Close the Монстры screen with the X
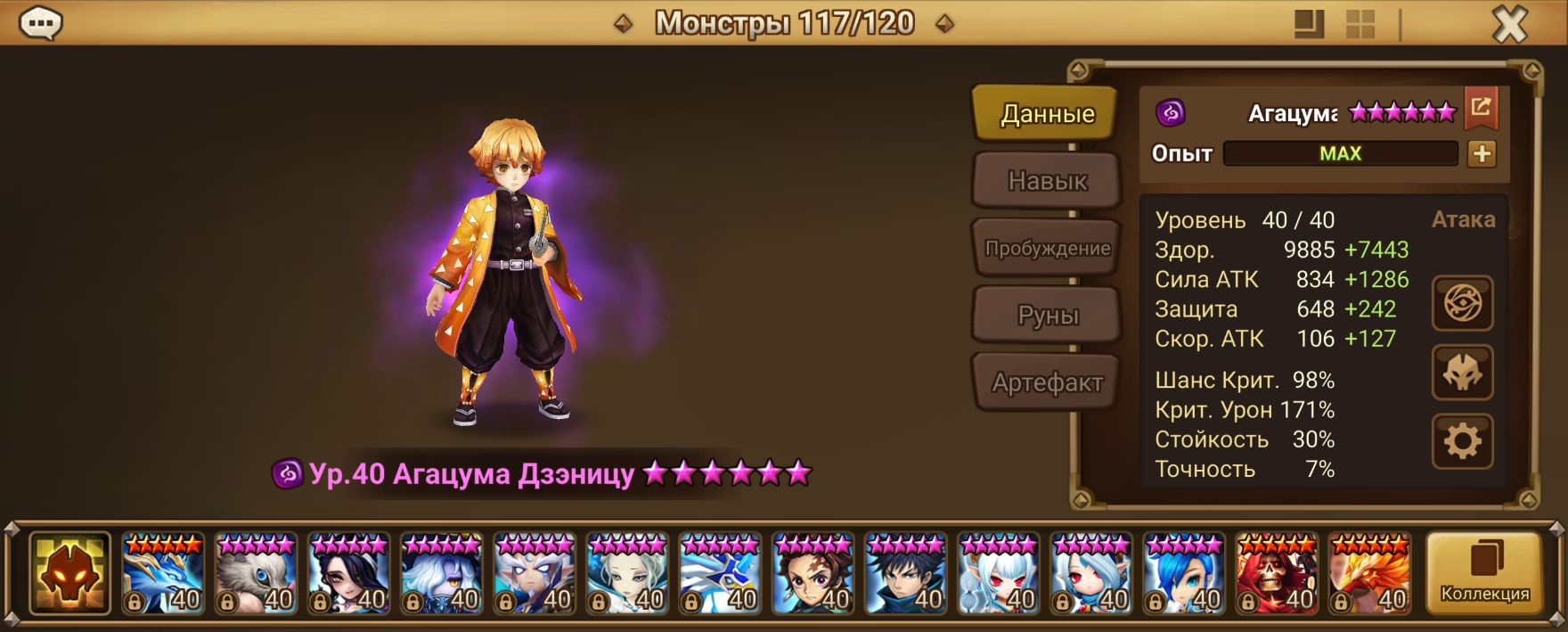The height and width of the screenshot is (632, 1568). 1509,25
